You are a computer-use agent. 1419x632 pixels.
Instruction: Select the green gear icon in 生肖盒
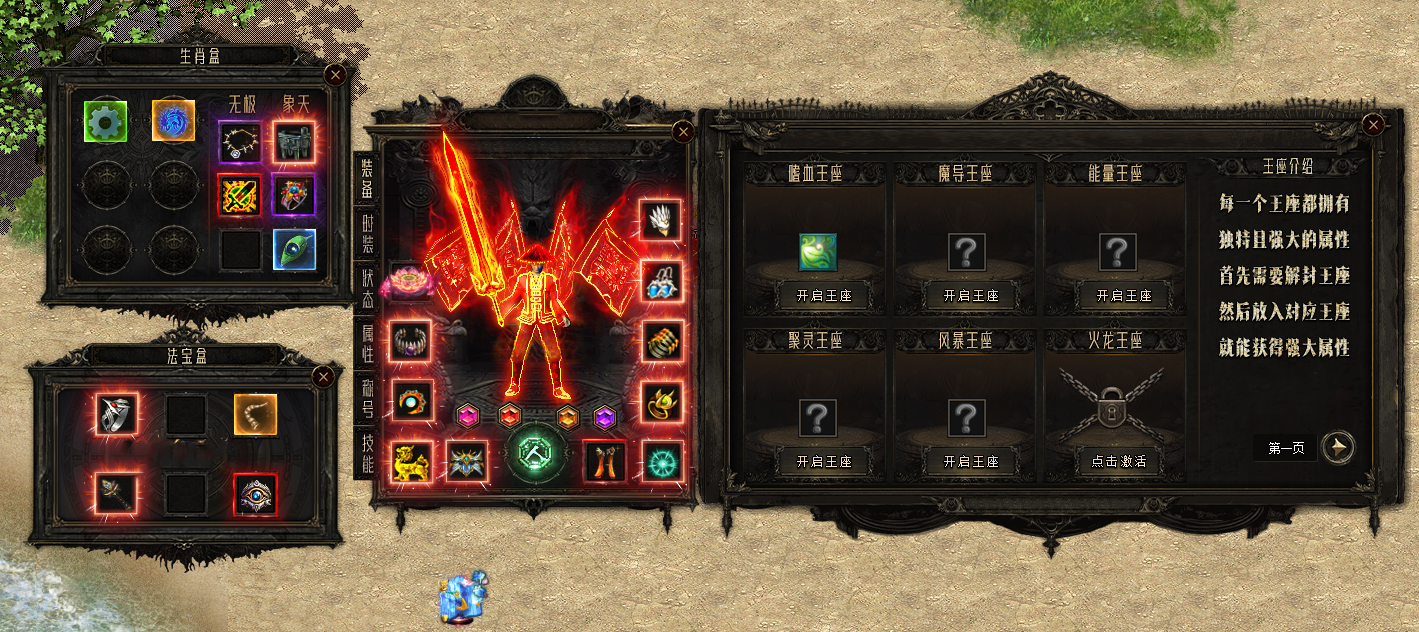point(102,121)
